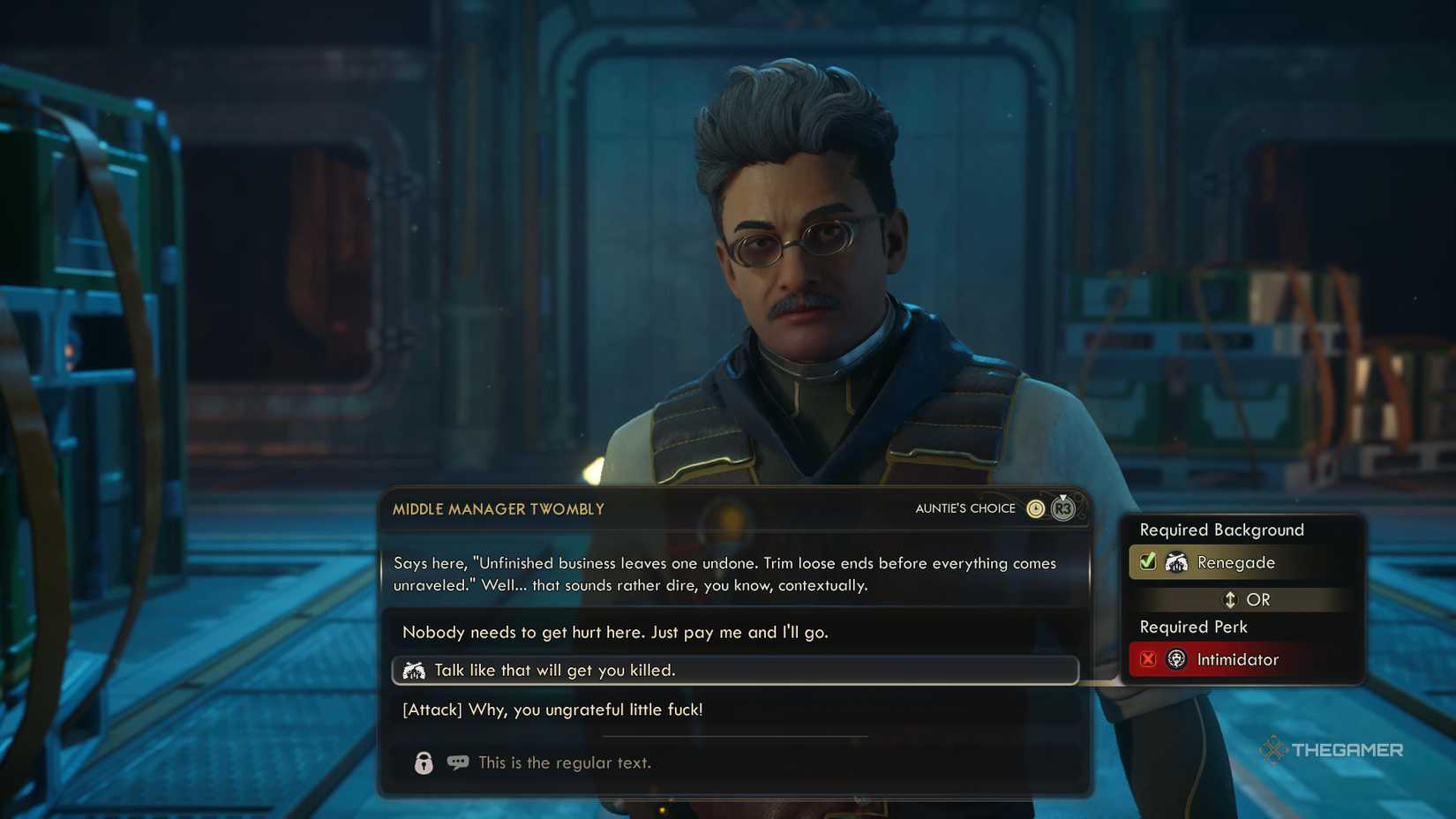1456x819 pixels.
Task: Click the gold clock icon beside Auntie's Choice
Action: [1034, 508]
